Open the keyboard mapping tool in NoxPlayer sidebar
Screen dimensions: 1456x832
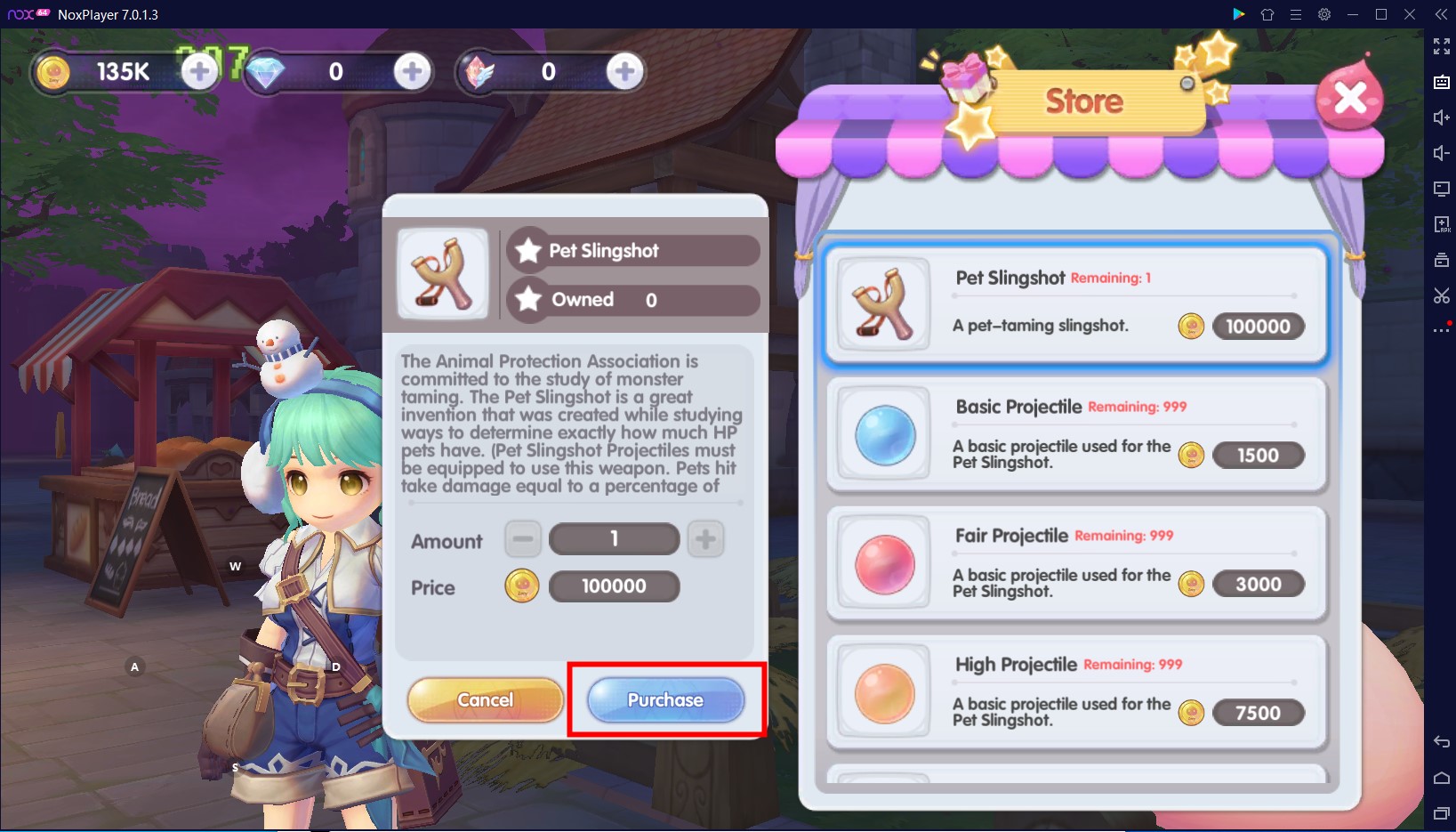[1443, 82]
